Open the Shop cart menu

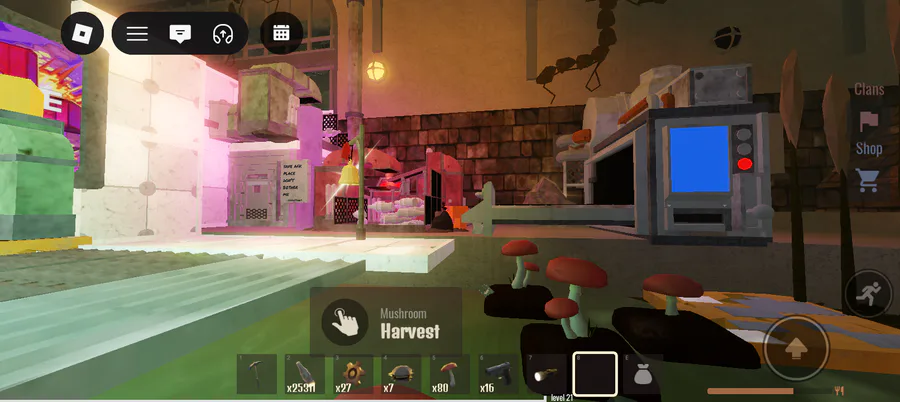(x=868, y=180)
